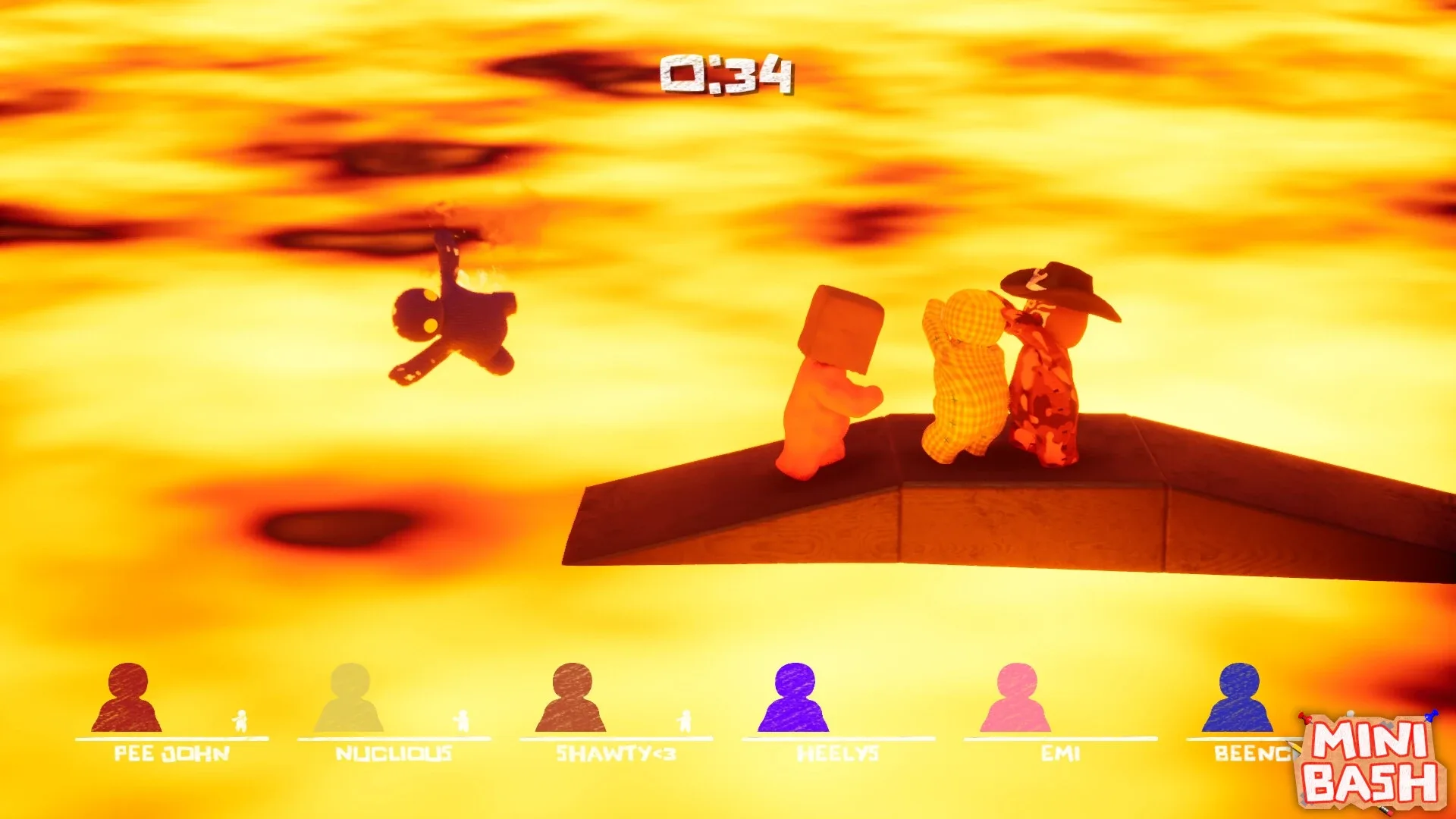
Task: Click the stock counter icon next to Shawty<3
Action: tap(685, 720)
